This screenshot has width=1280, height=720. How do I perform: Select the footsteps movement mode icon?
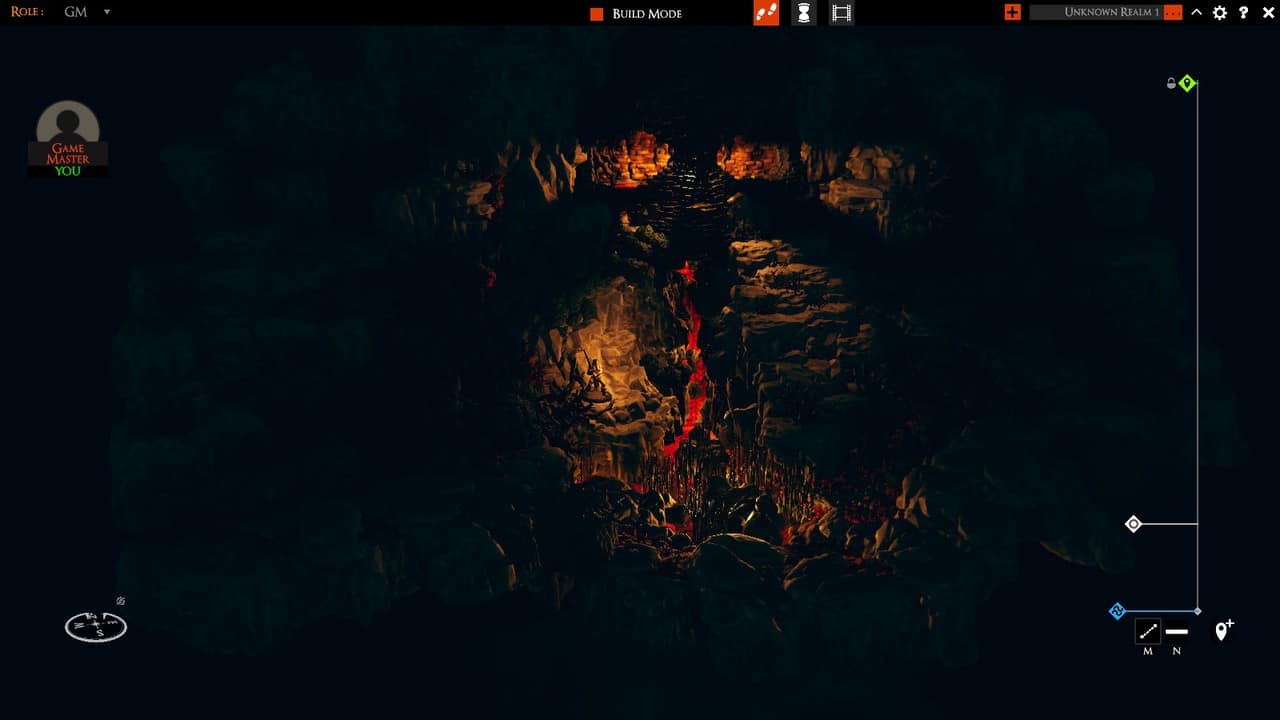click(766, 13)
